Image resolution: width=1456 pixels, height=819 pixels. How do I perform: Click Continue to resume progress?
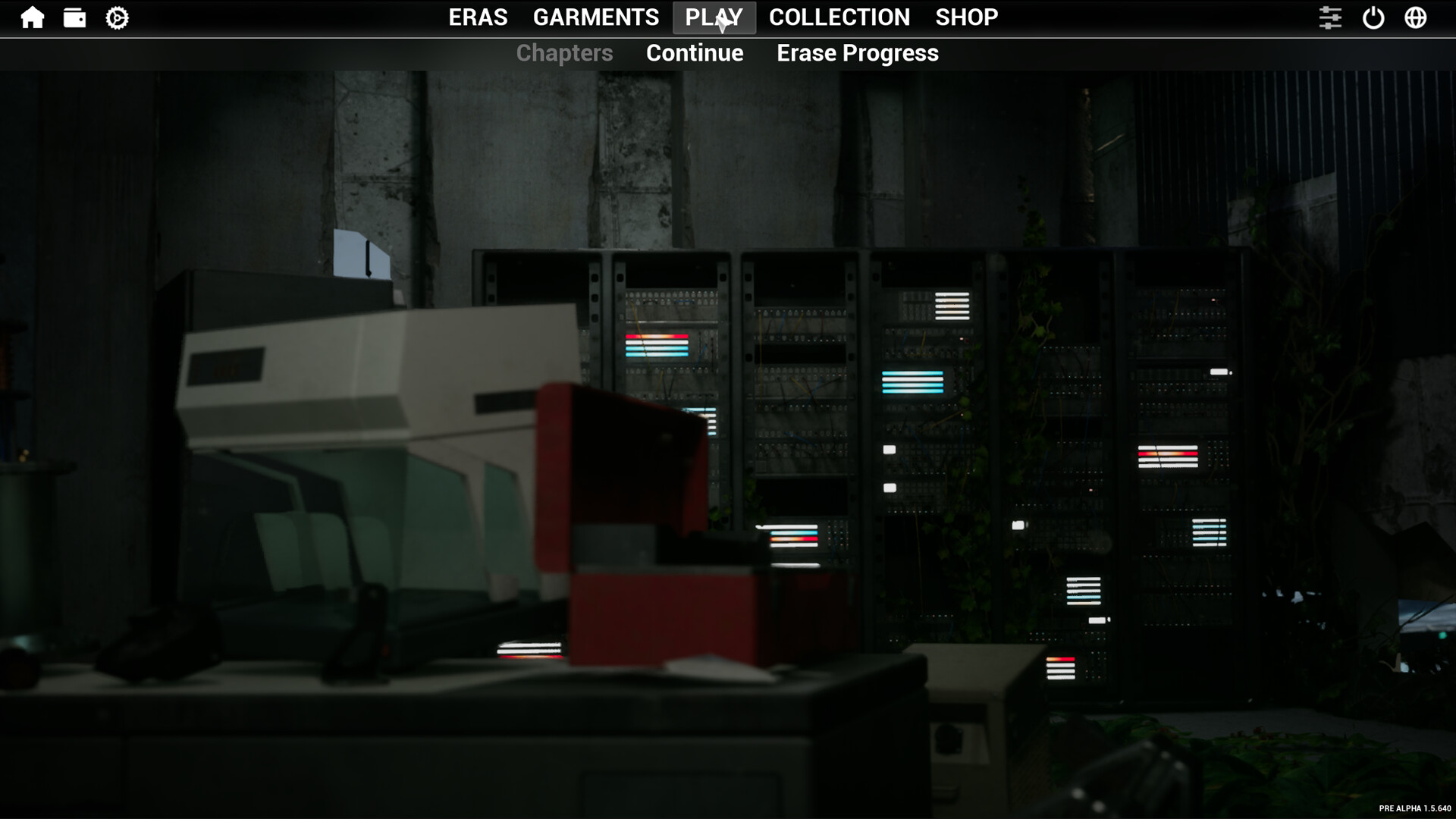694,53
